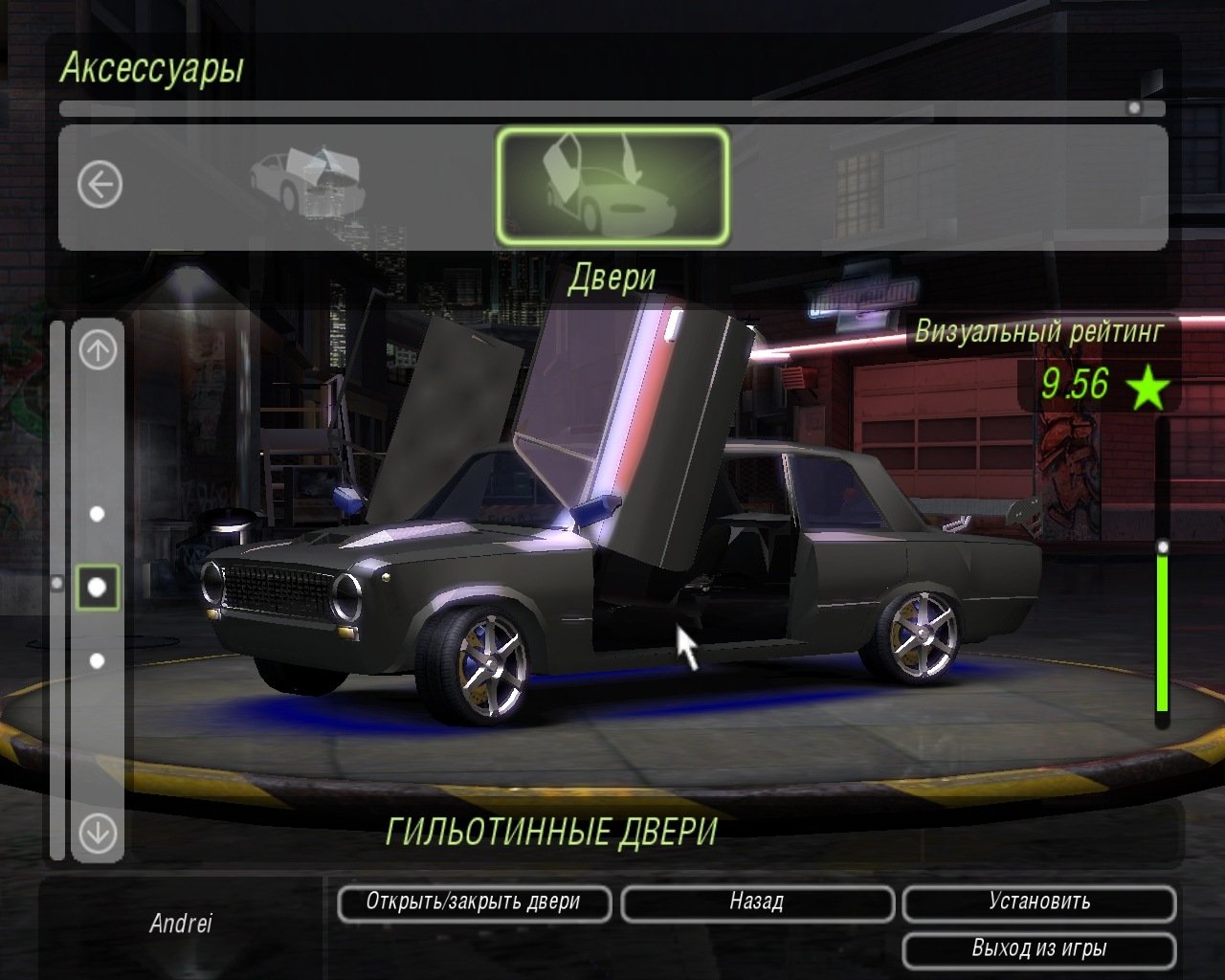Click the left arrow of the category strip
Image resolution: width=1225 pixels, height=980 pixels.
(100, 183)
